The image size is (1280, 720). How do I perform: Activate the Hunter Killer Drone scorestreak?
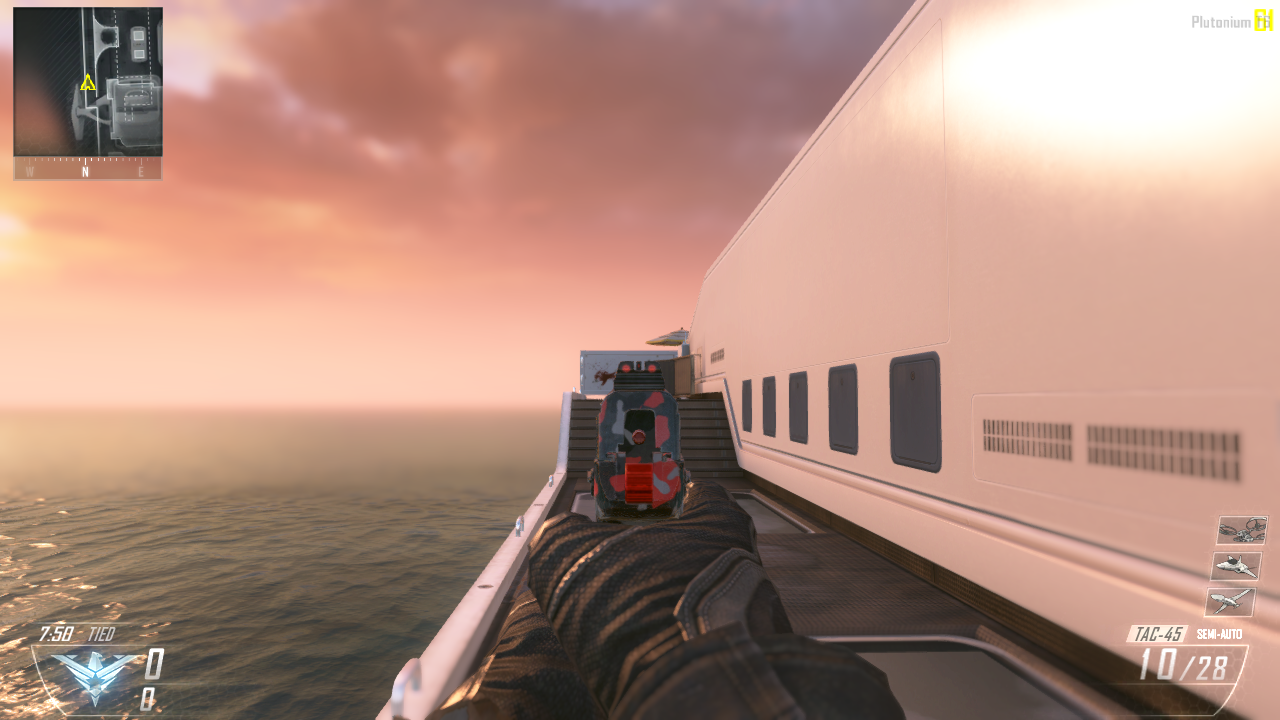click(1237, 564)
